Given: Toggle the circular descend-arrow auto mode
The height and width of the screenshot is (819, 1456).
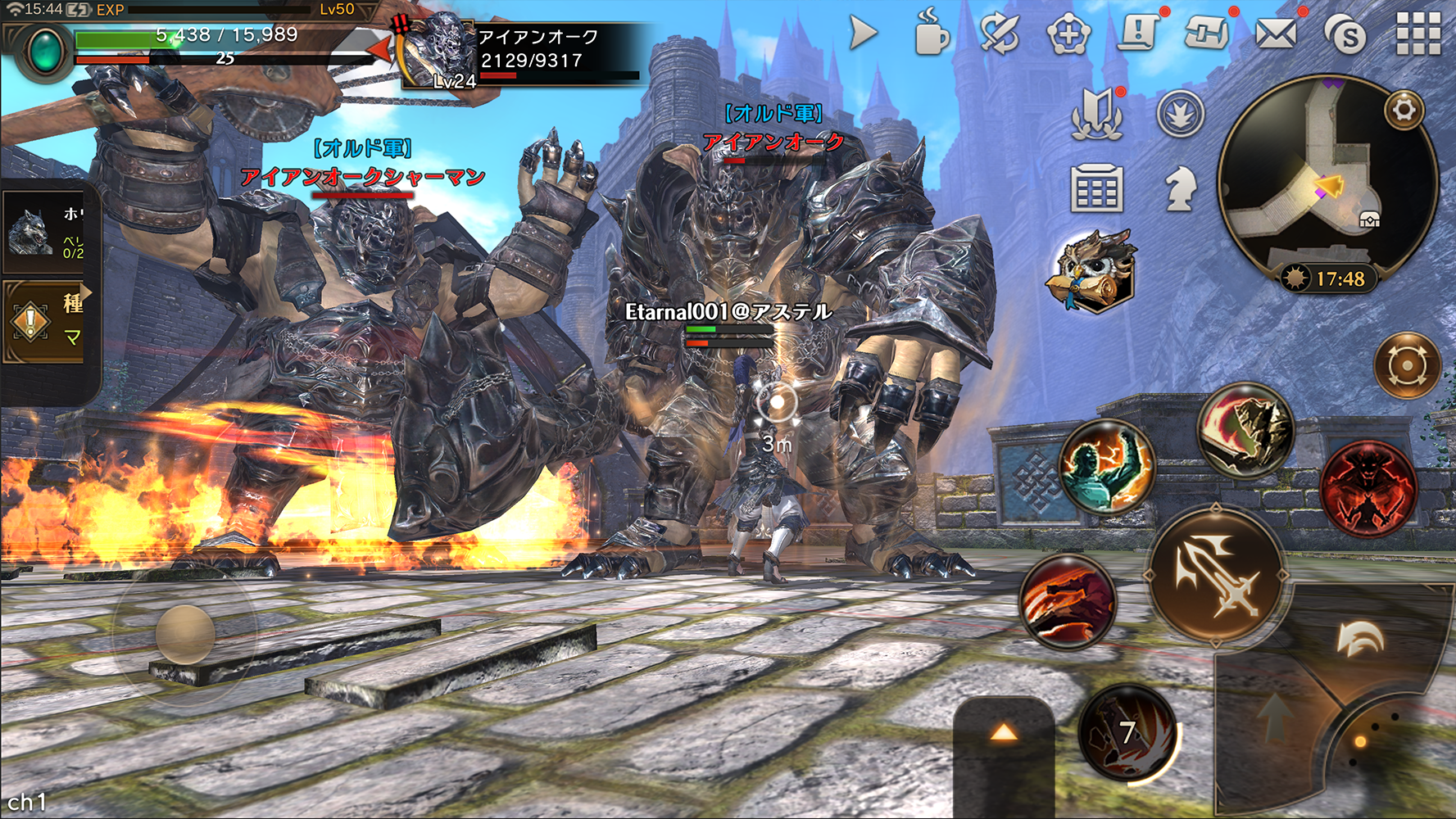Looking at the screenshot, I should pos(1180,113).
